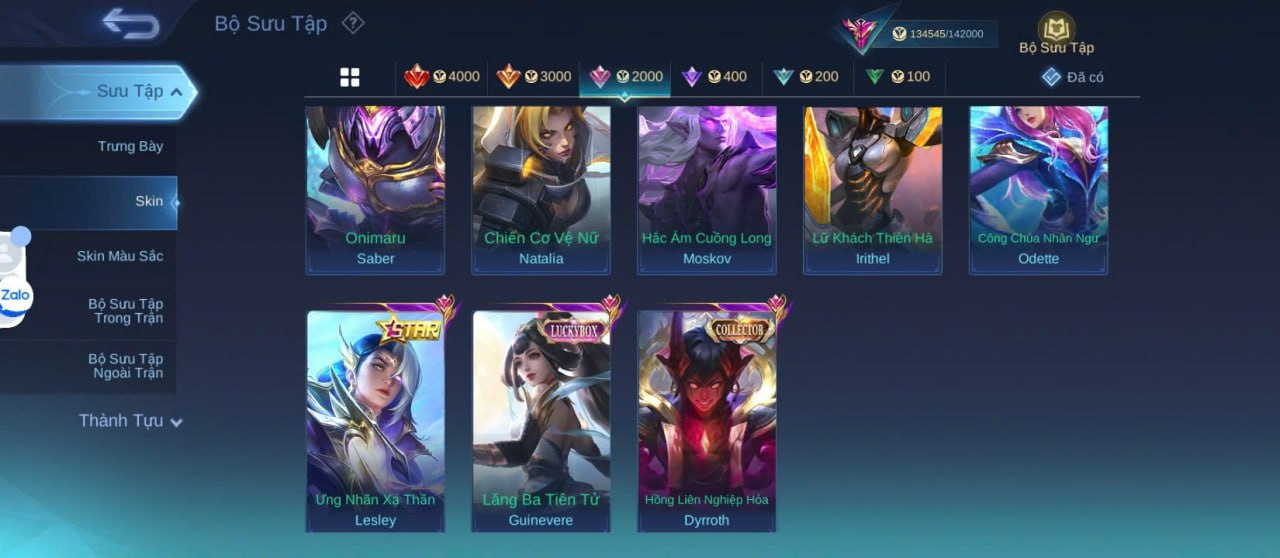Expand the Thành Tựu section
The width and height of the screenshot is (1280, 558).
(130, 421)
